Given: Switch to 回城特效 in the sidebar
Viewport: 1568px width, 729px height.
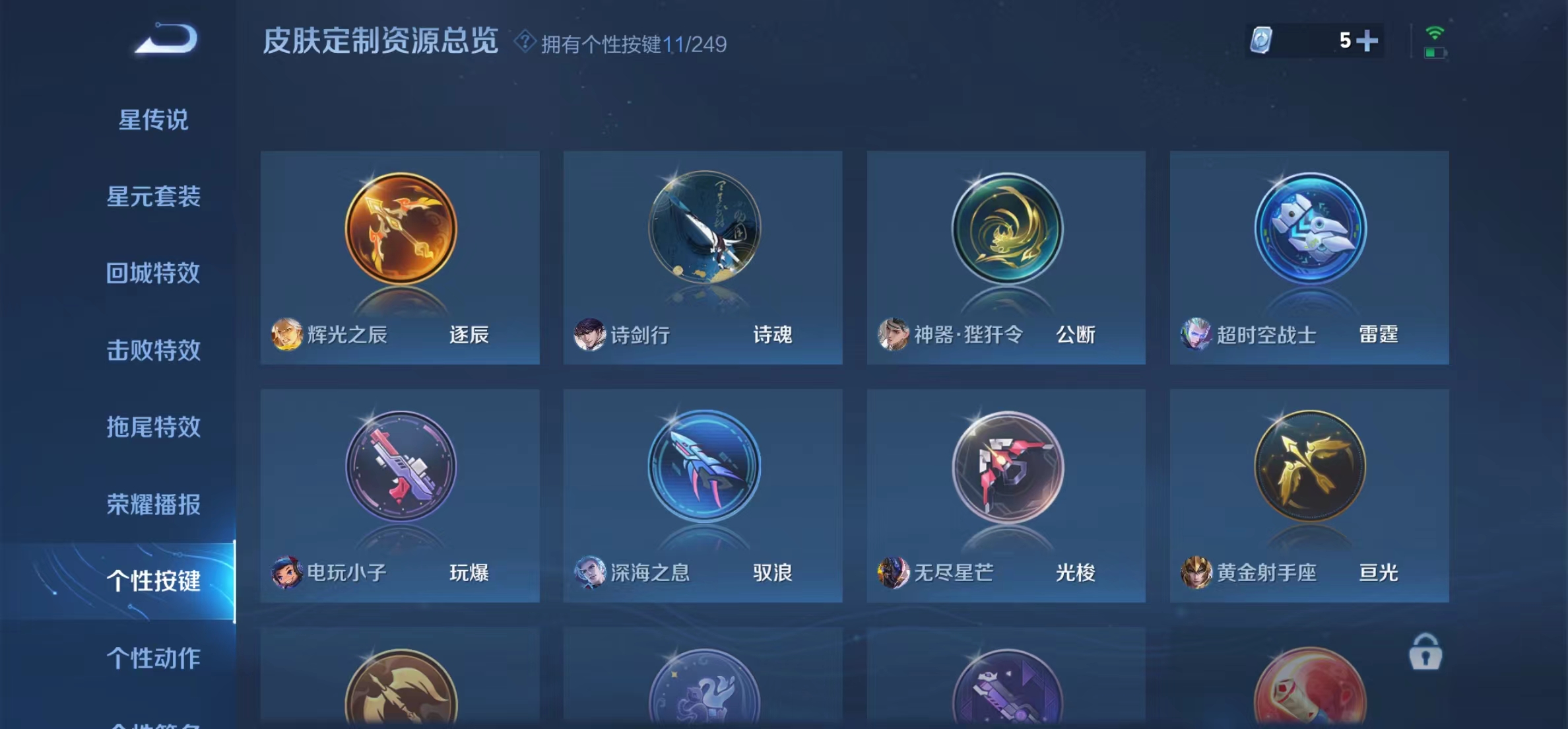Looking at the screenshot, I should 154,272.
